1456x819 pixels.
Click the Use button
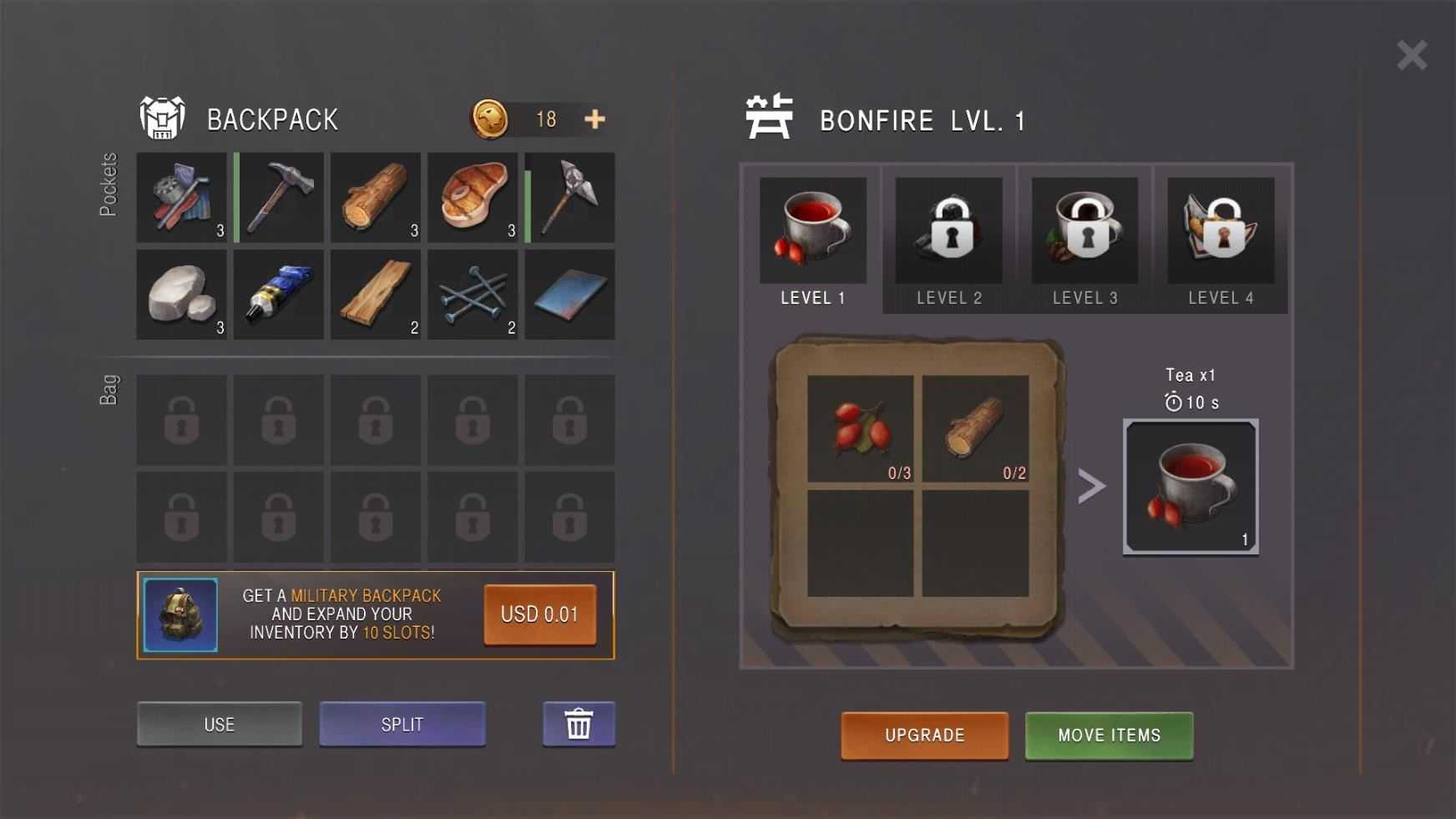tap(220, 724)
